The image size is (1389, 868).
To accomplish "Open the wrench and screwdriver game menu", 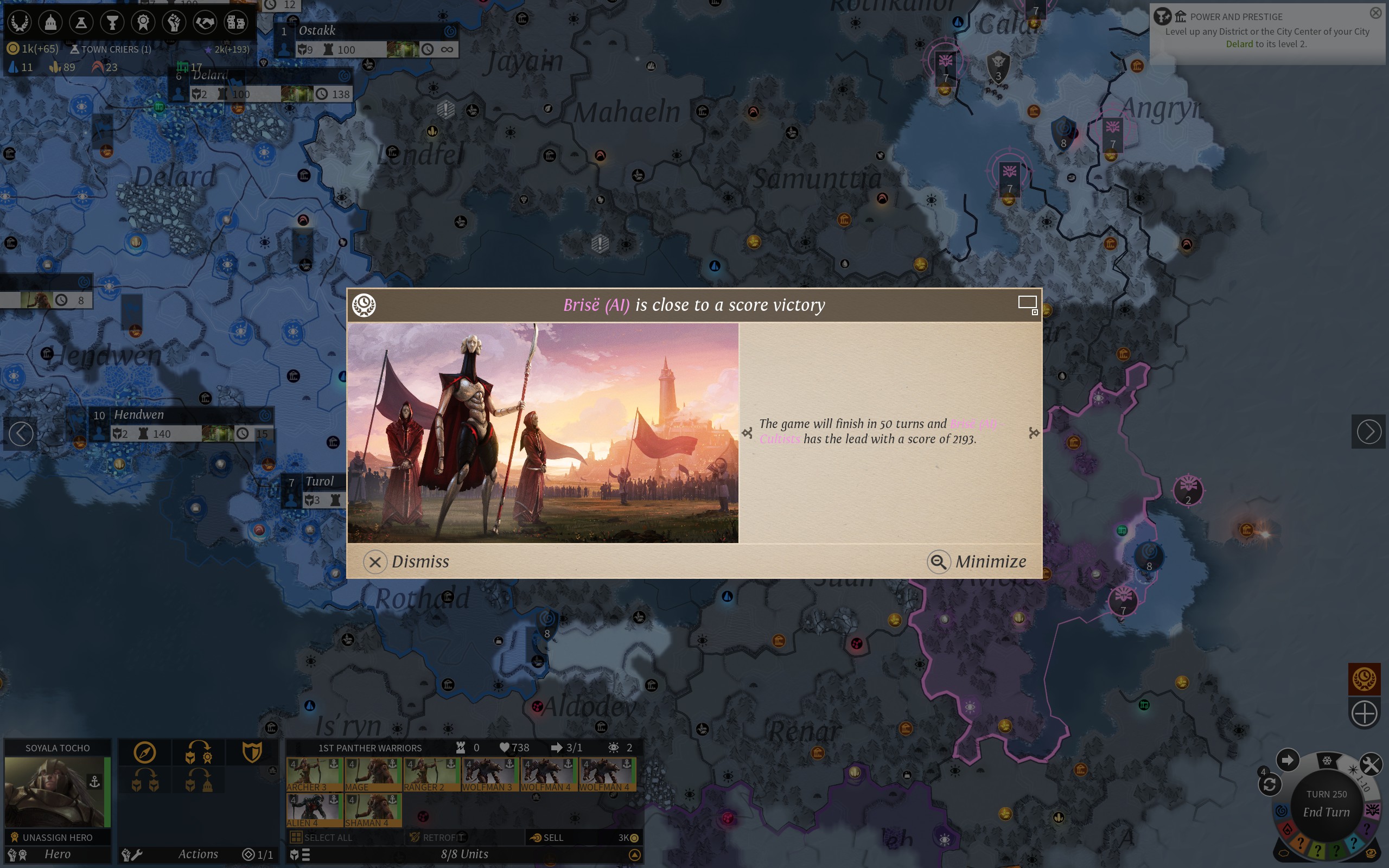I will (1370, 764).
